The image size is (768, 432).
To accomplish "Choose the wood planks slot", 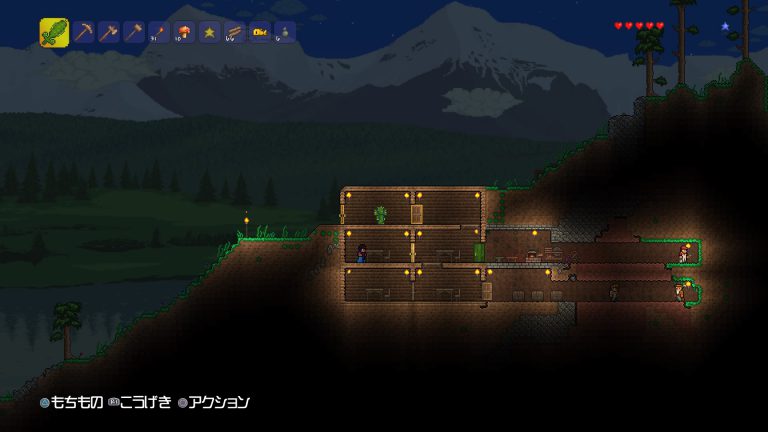I will click(234, 33).
